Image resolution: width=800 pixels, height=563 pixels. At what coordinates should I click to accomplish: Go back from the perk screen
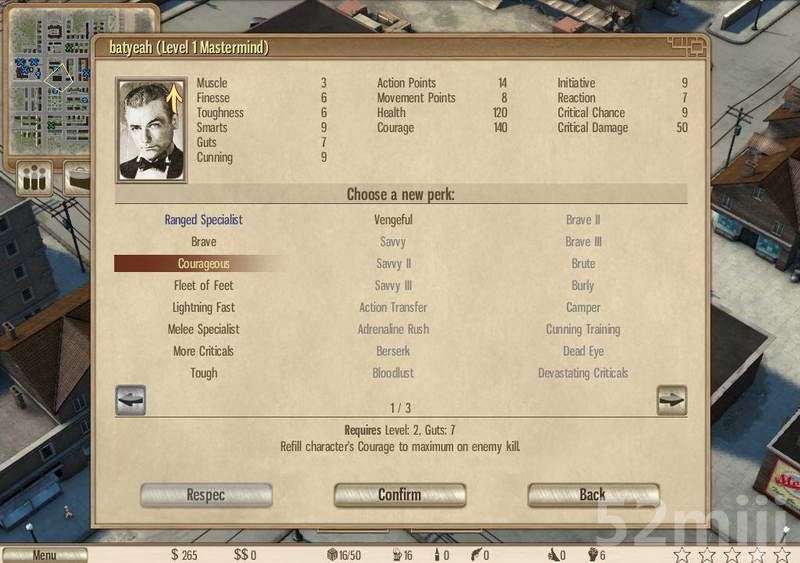click(x=593, y=495)
